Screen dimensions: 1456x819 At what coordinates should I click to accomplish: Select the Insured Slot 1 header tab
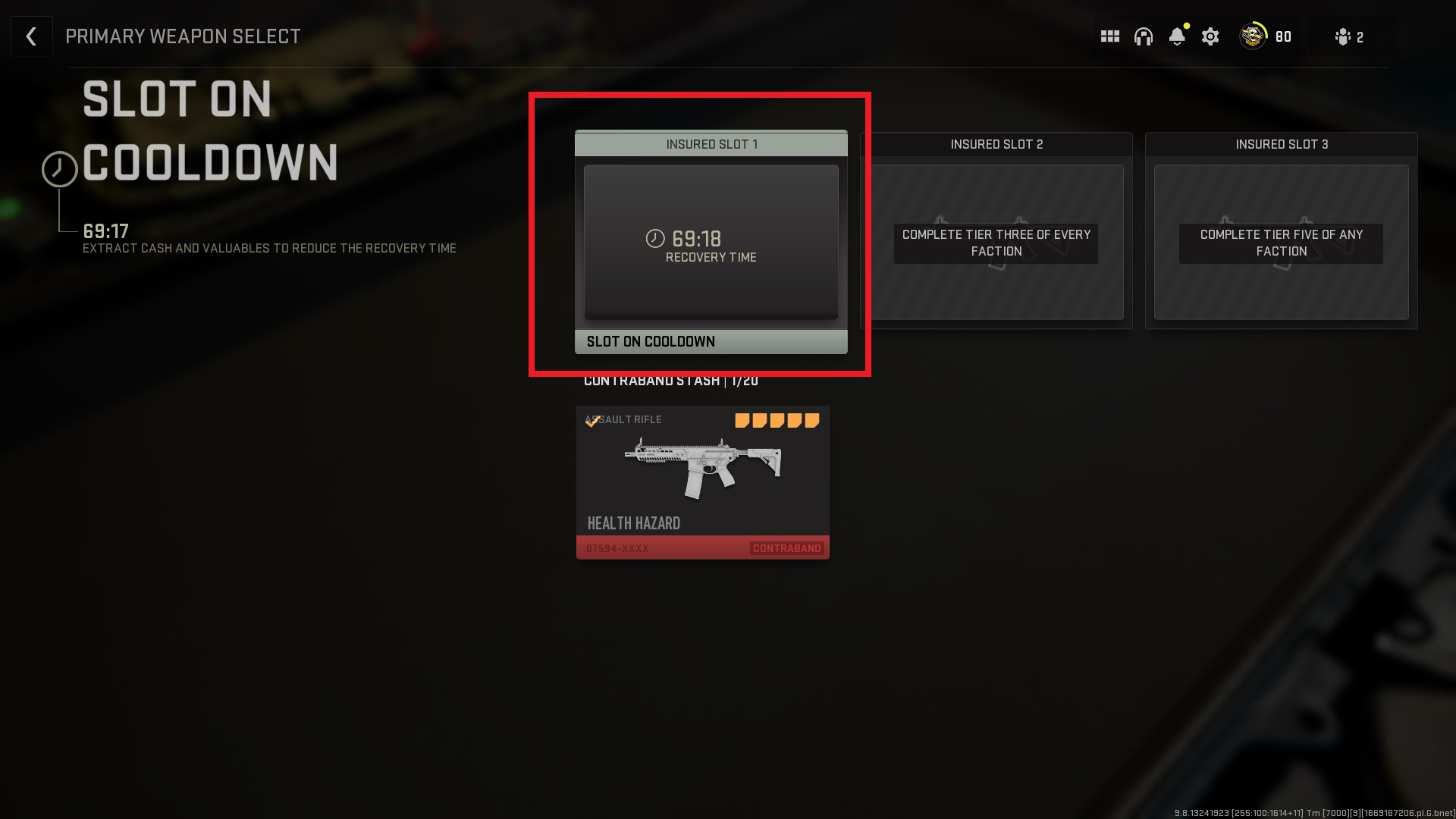pyautogui.click(x=711, y=144)
